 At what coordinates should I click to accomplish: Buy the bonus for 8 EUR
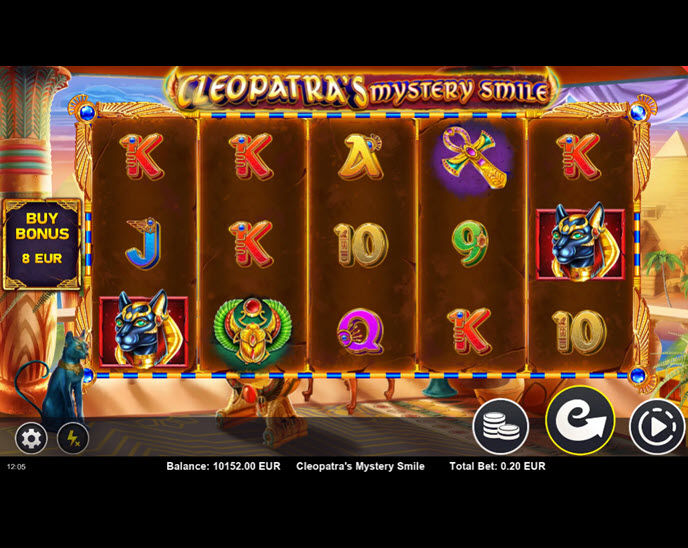(42, 244)
